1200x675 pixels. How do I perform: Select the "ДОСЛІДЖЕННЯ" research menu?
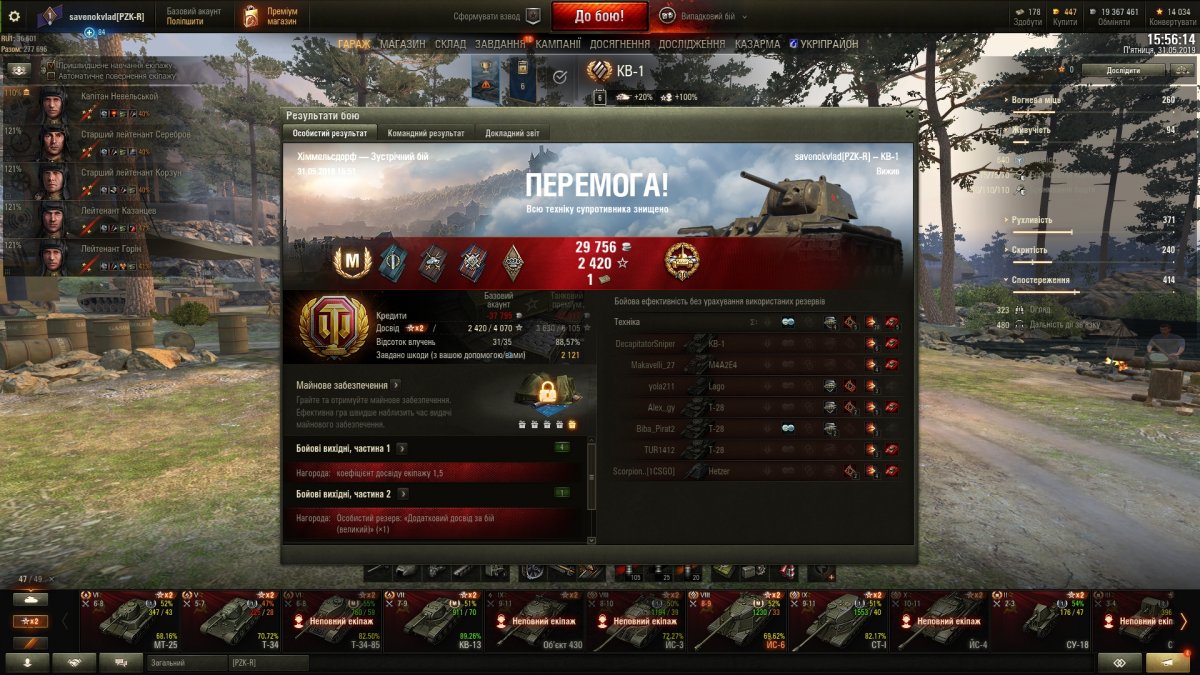(691, 44)
